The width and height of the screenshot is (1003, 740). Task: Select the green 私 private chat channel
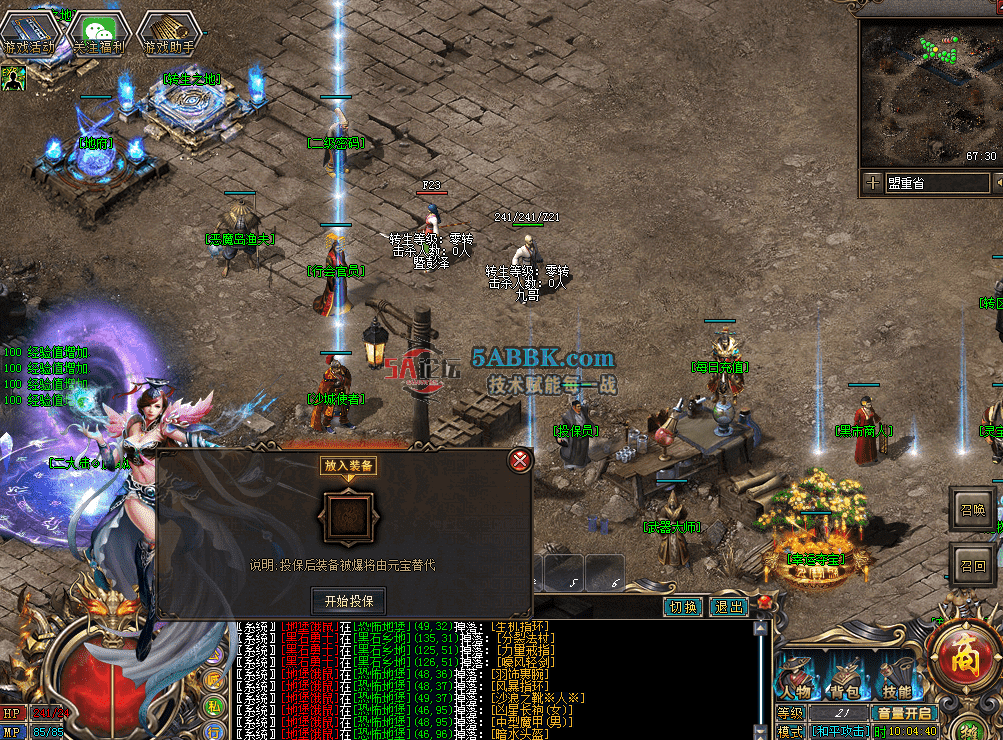pos(214,706)
